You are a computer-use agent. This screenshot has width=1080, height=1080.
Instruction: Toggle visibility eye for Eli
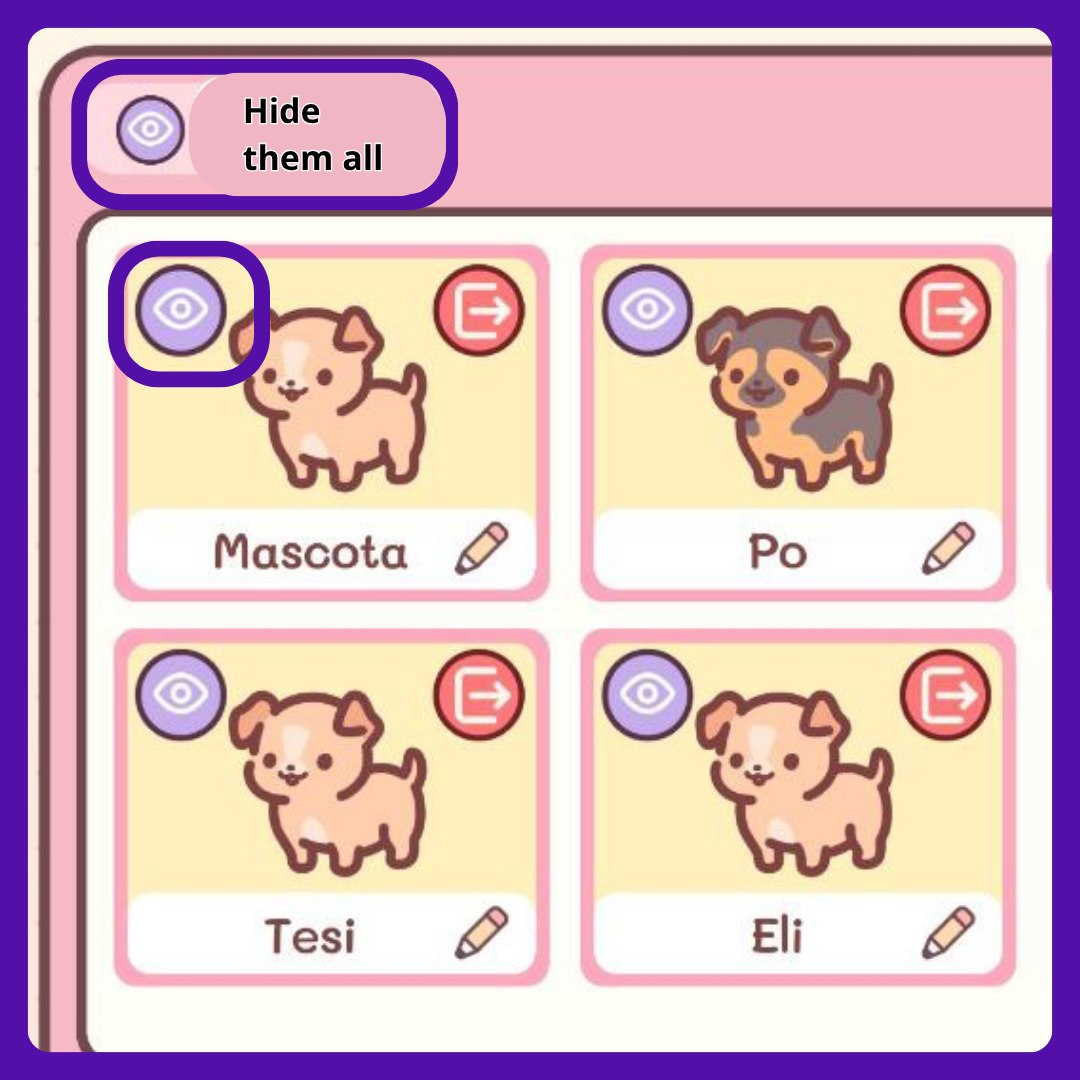(x=647, y=695)
